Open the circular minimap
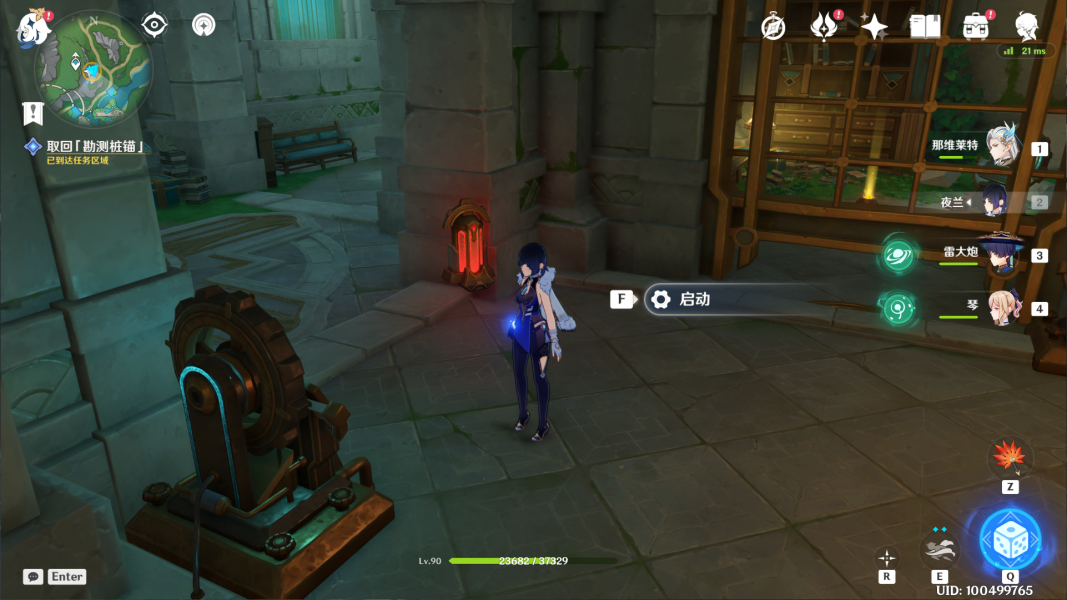The width and height of the screenshot is (1067, 600). (94, 69)
